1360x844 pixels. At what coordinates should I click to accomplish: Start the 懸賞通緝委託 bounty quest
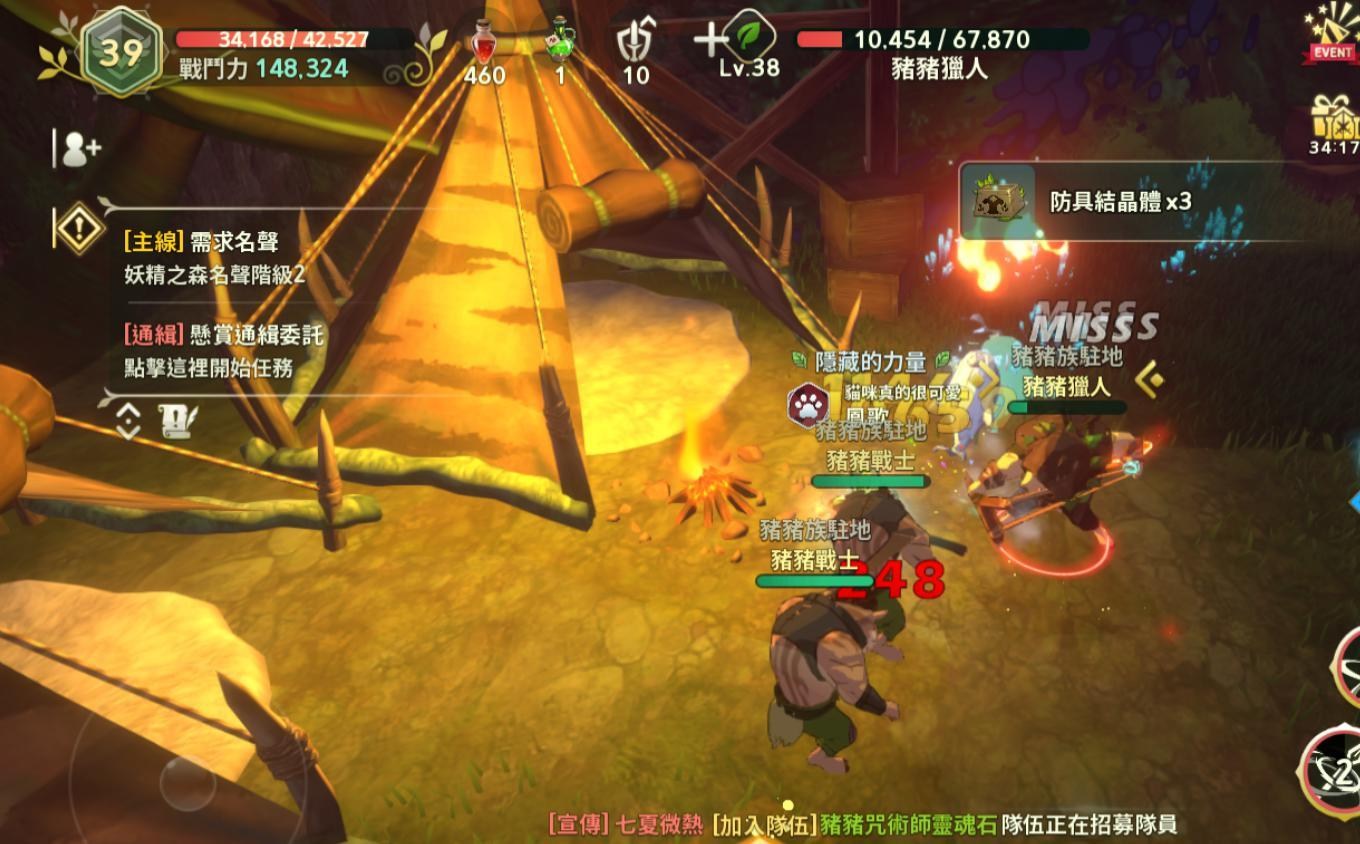[225, 351]
